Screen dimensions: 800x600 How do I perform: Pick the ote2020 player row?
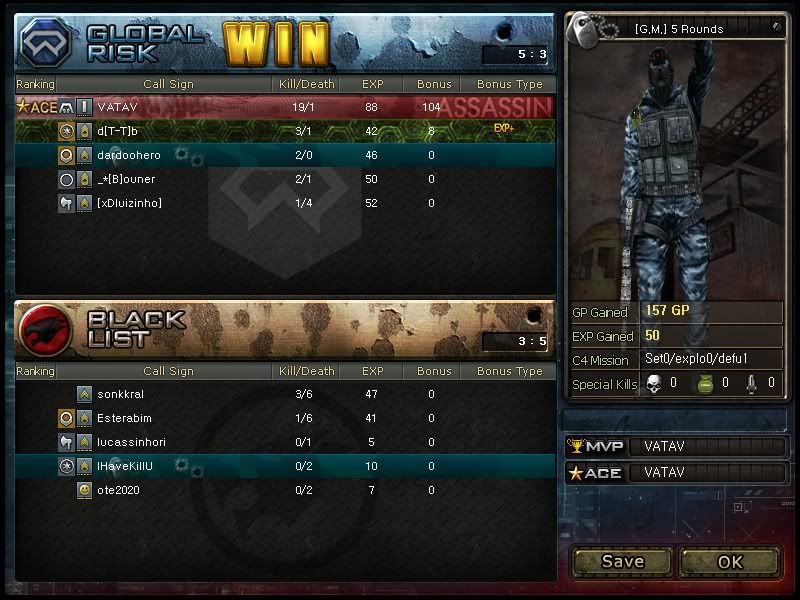285,490
